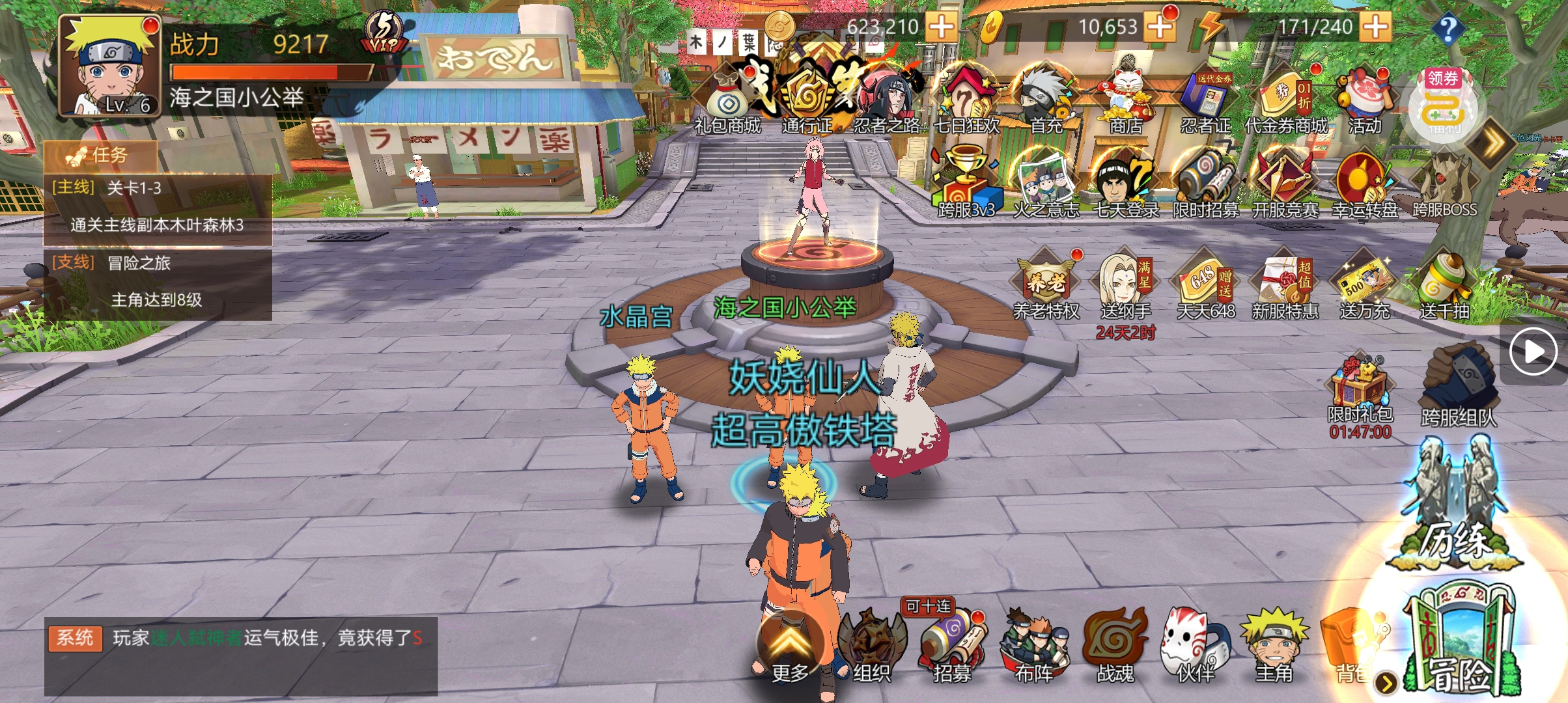Open the 七天登录 login rewards
The image size is (1568, 703).
pyautogui.click(x=1126, y=186)
